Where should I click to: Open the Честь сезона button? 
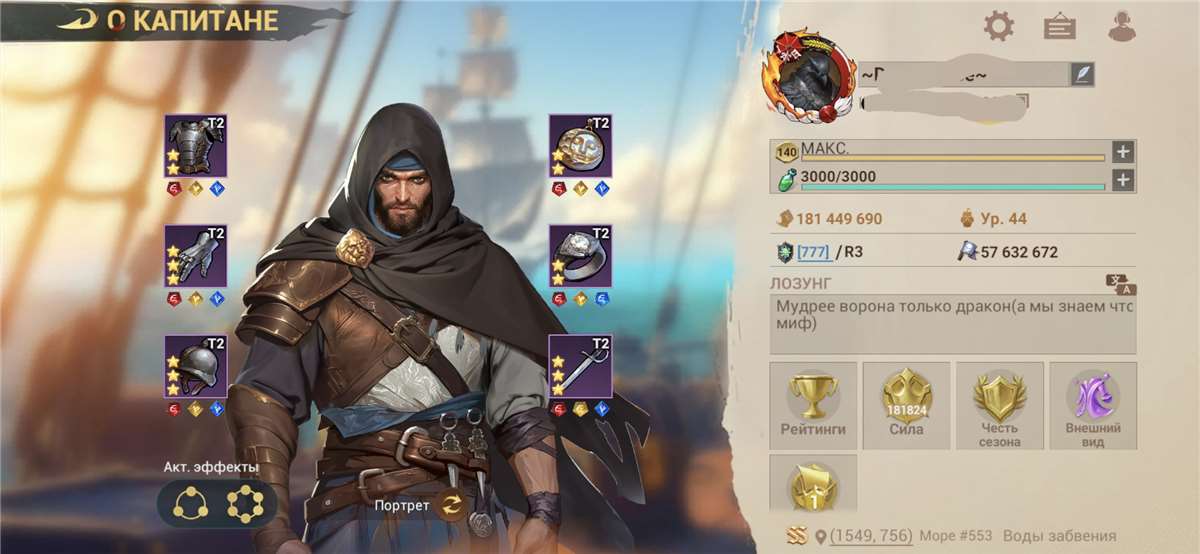click(x=999, y=404)
